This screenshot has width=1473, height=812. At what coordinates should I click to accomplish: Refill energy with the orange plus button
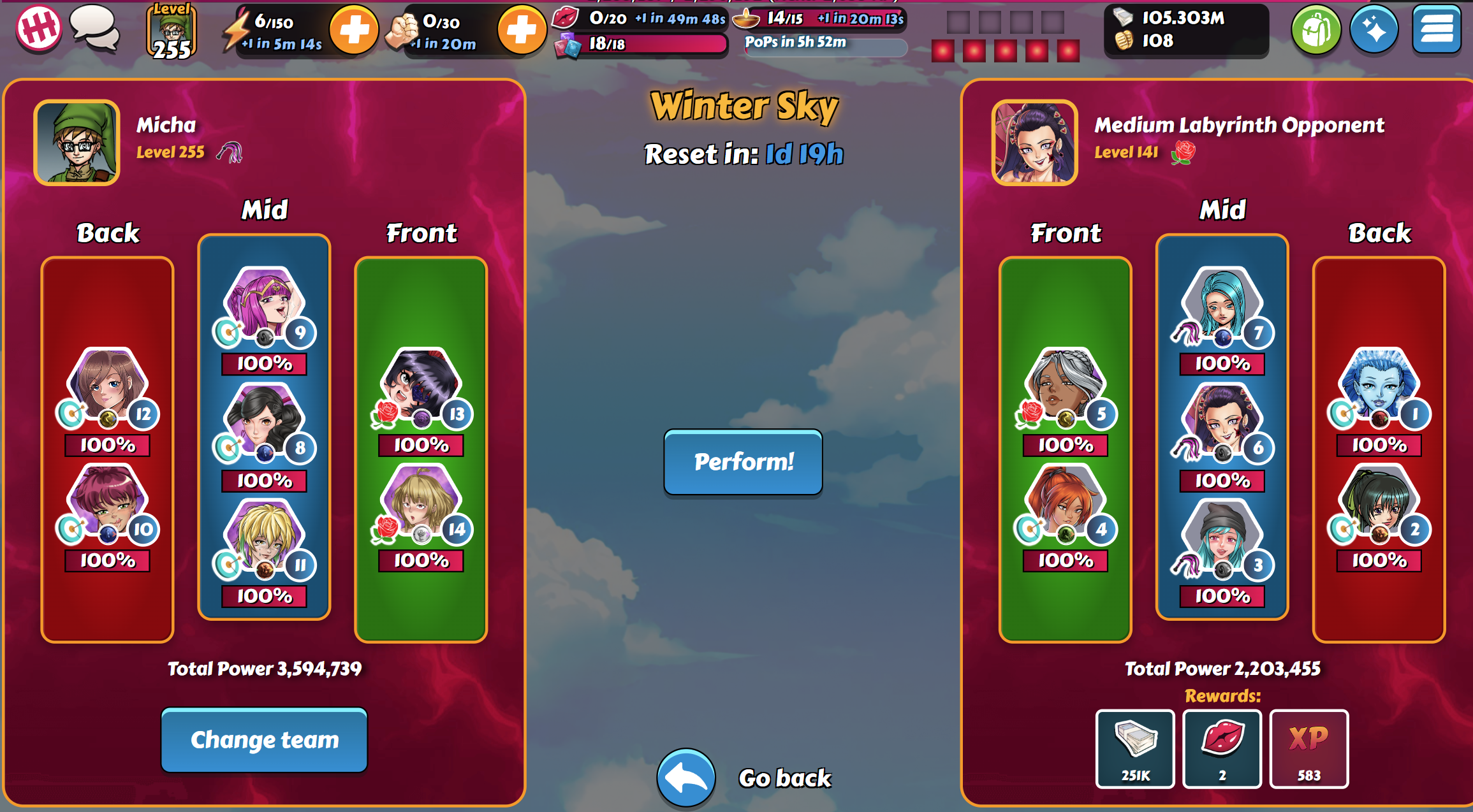pyautogui.click(x=354, y=29)
